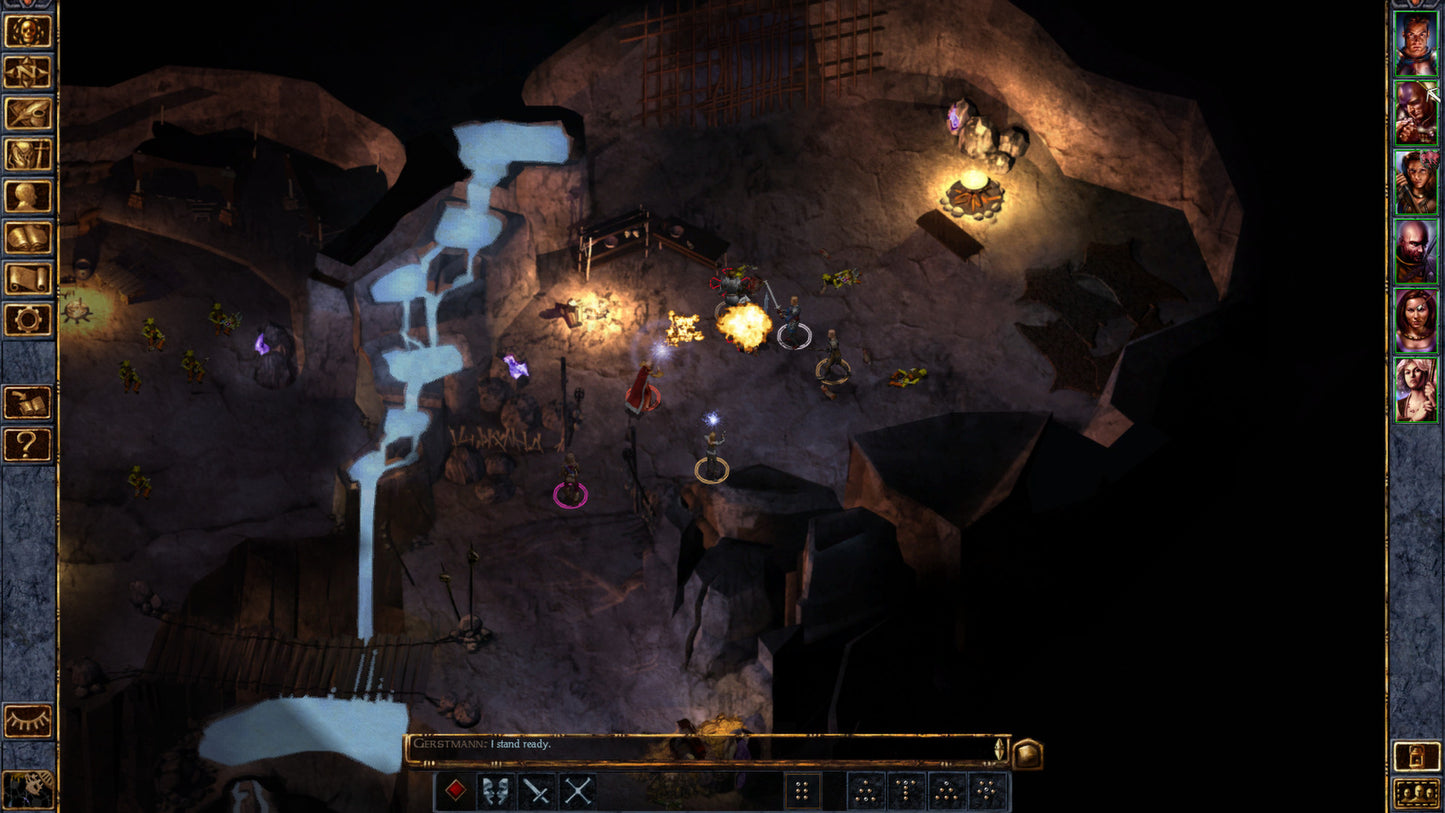Choose the T-shaped party formation
Screen dimensions: 1445x813
pyautogui.click(x=908, y=791)
